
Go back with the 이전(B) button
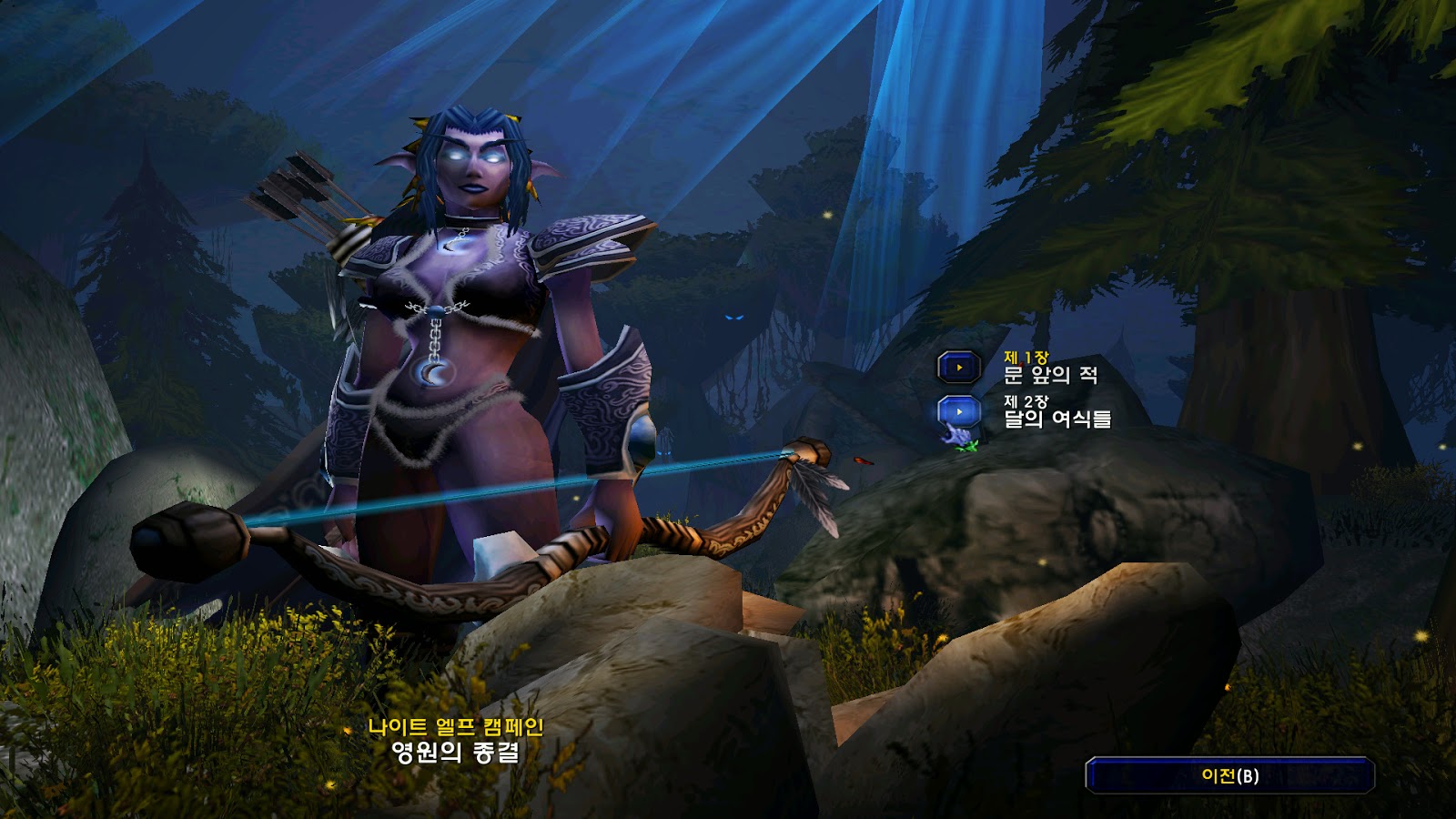coord(1229,775)
